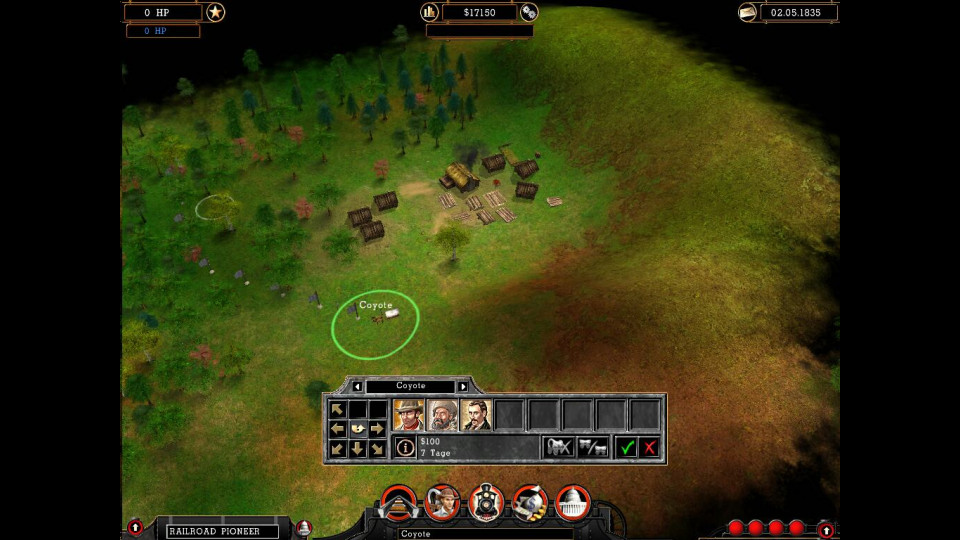This screenshot has width=960, height=540.
Task: Open the track building menu icon
Action: pos(399,502)
